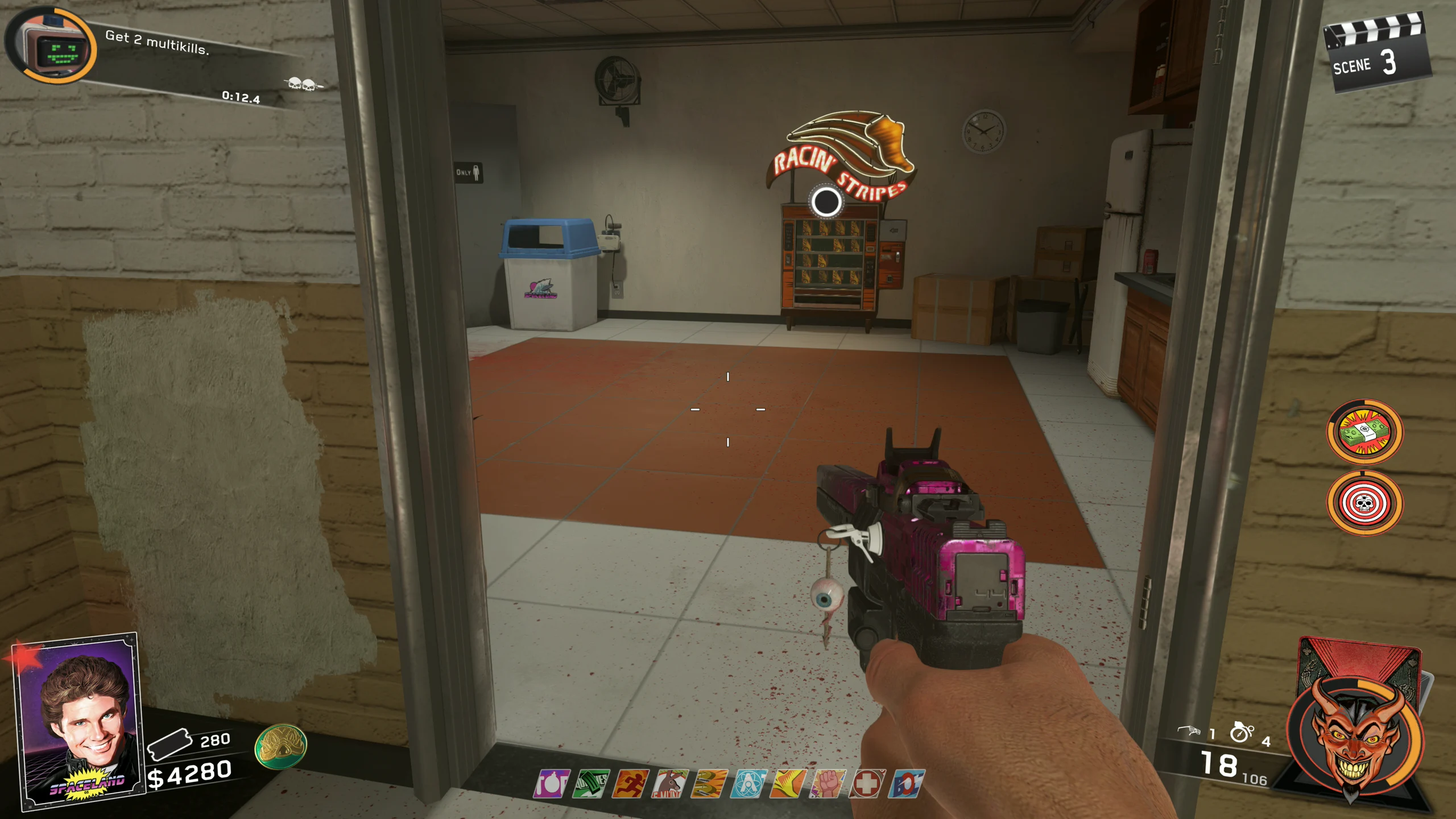Image resolution: width=1456 pixels, height=819 pixels.
Task: Select the donkey Mule Munchies perk icon
Action: [x=669, y=784]
